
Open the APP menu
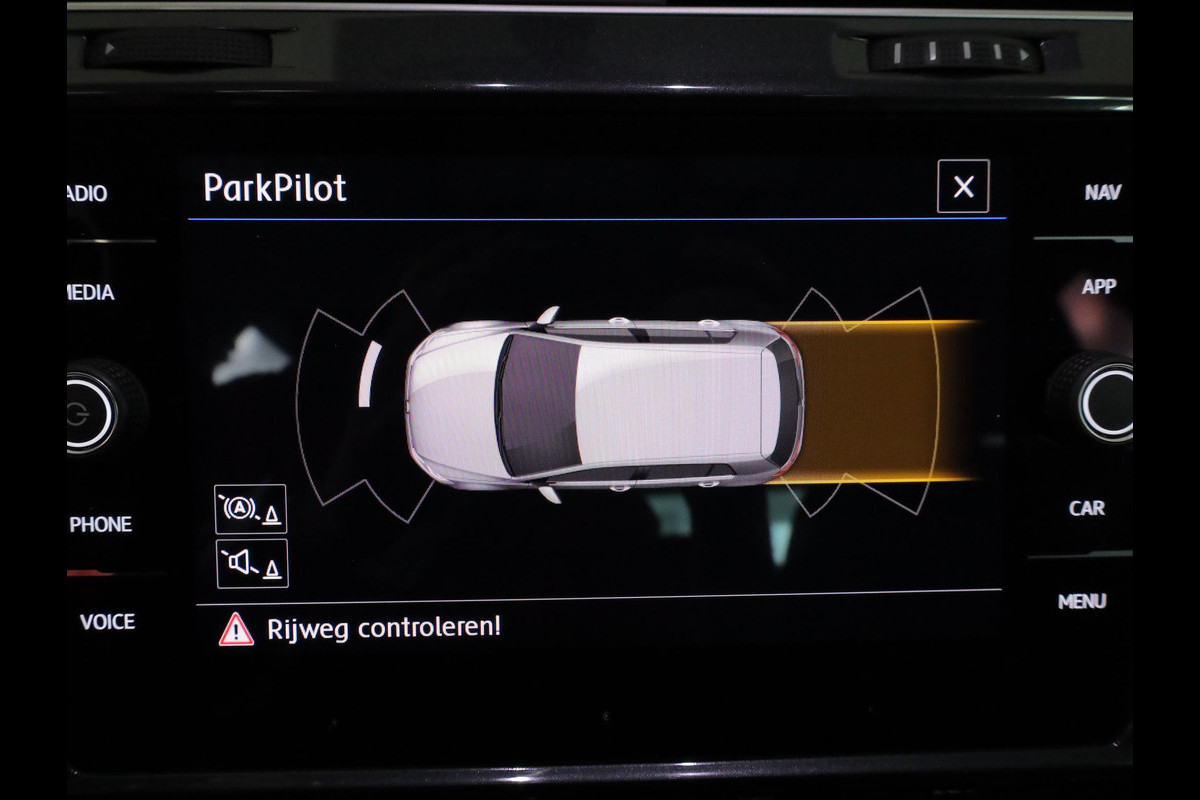[1098, 287]
